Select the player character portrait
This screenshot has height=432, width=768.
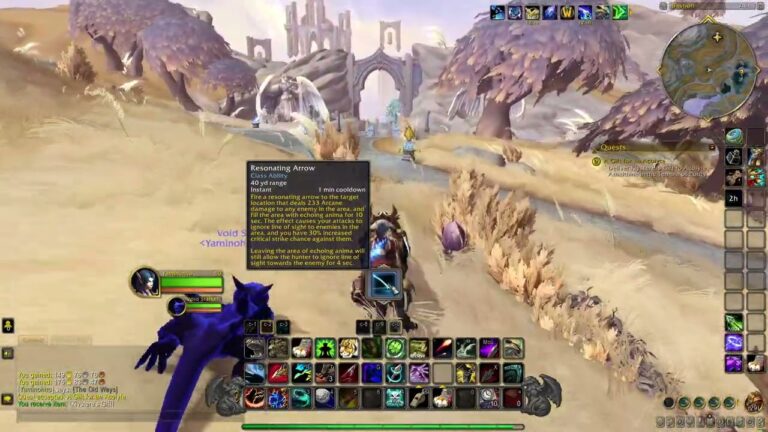(145, 282)
